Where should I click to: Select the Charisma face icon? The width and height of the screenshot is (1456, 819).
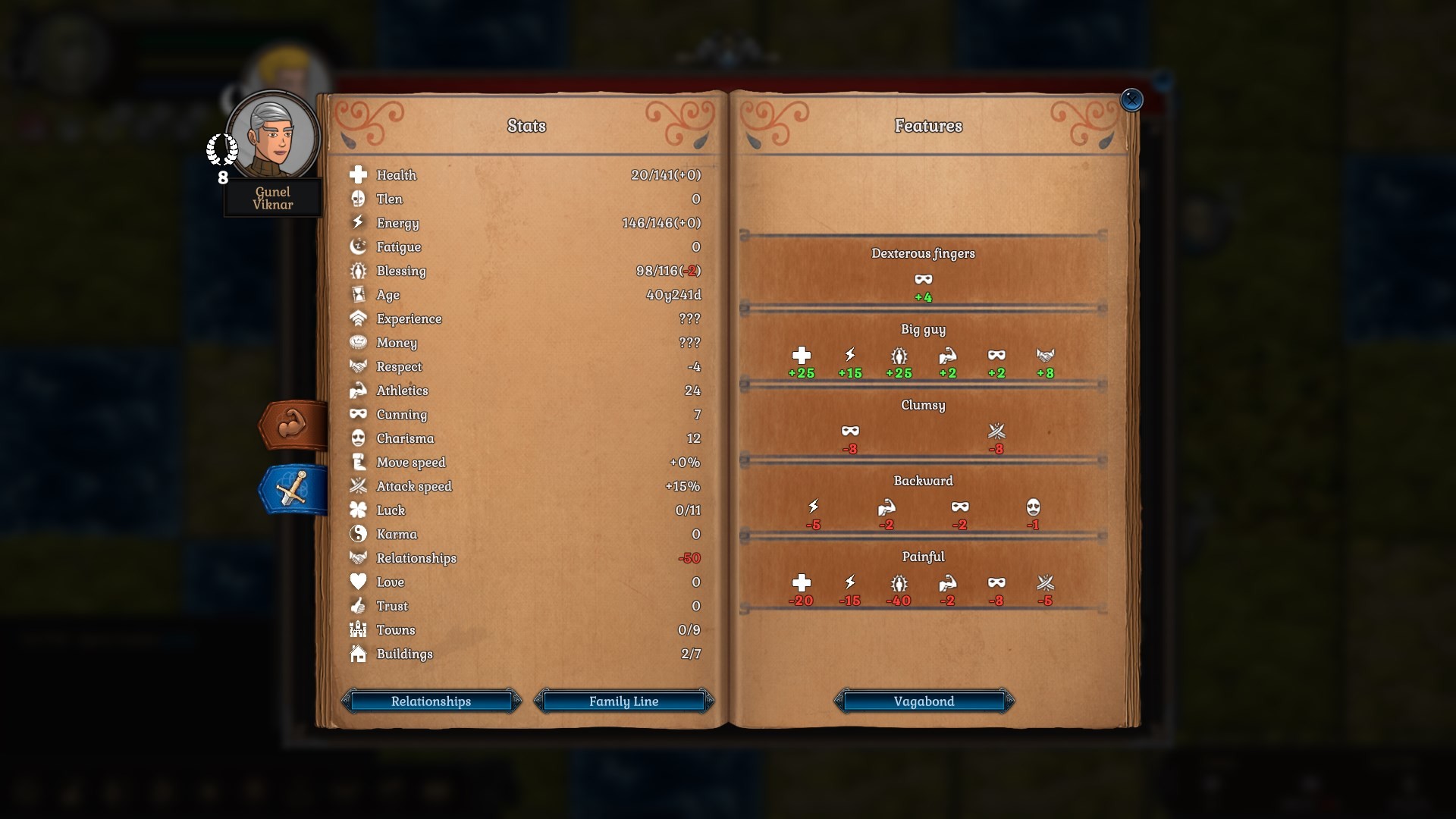[358, 438]
